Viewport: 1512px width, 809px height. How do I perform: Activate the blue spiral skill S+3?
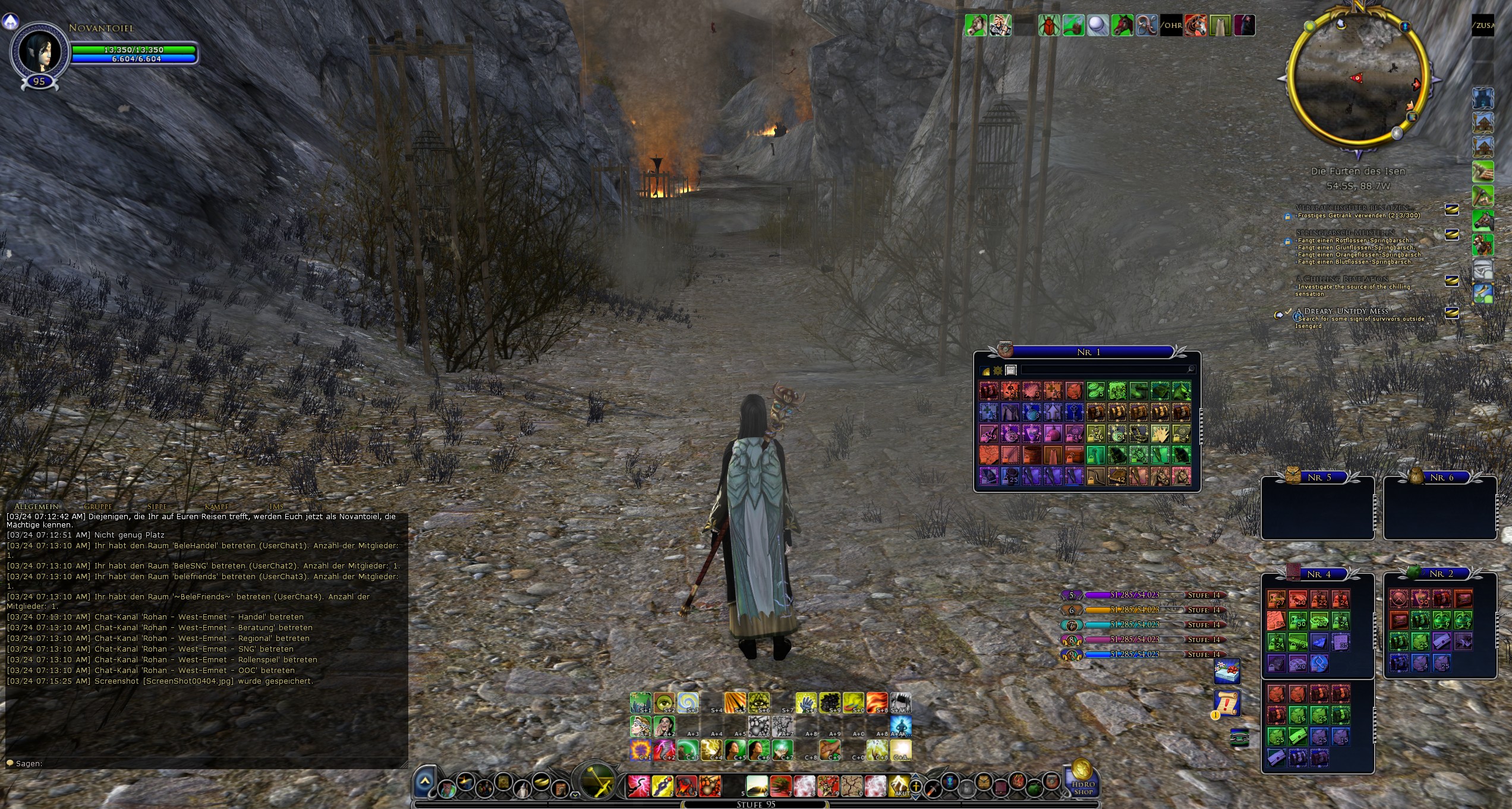tap(688, 703)
